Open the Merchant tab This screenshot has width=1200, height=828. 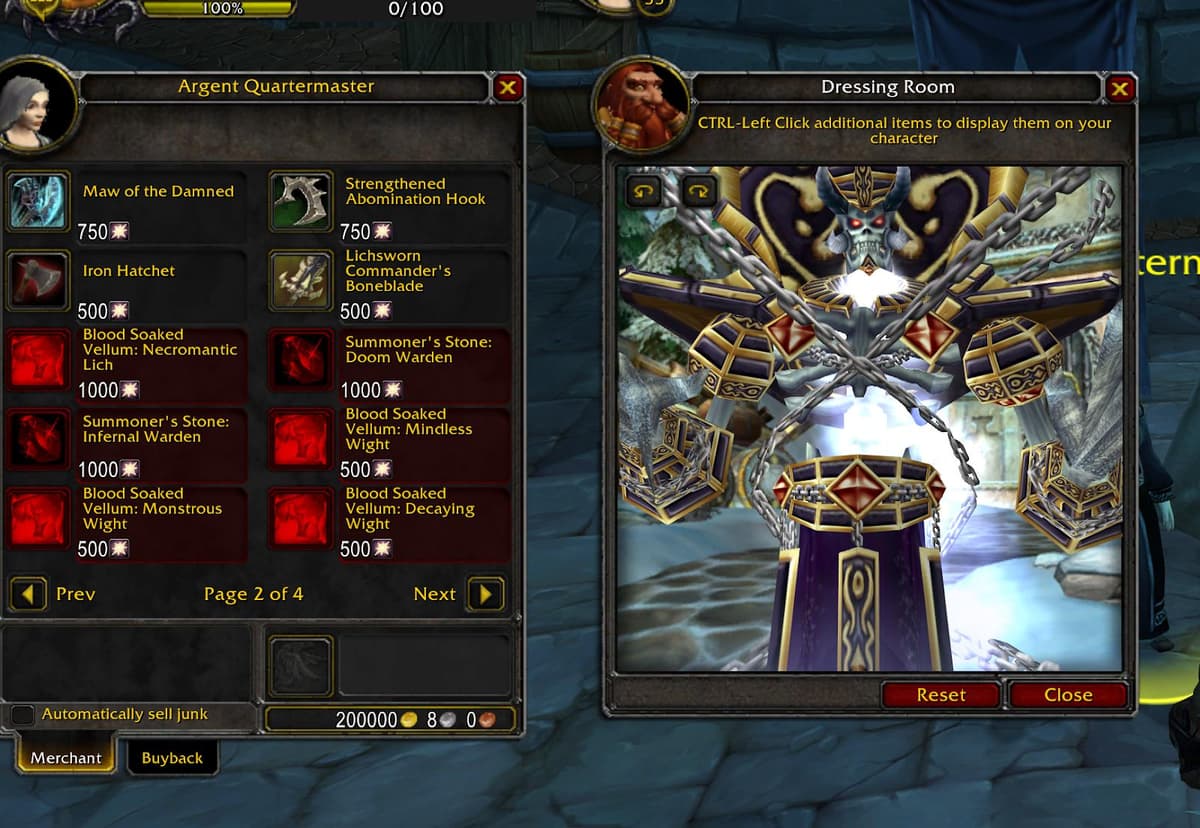66,758
